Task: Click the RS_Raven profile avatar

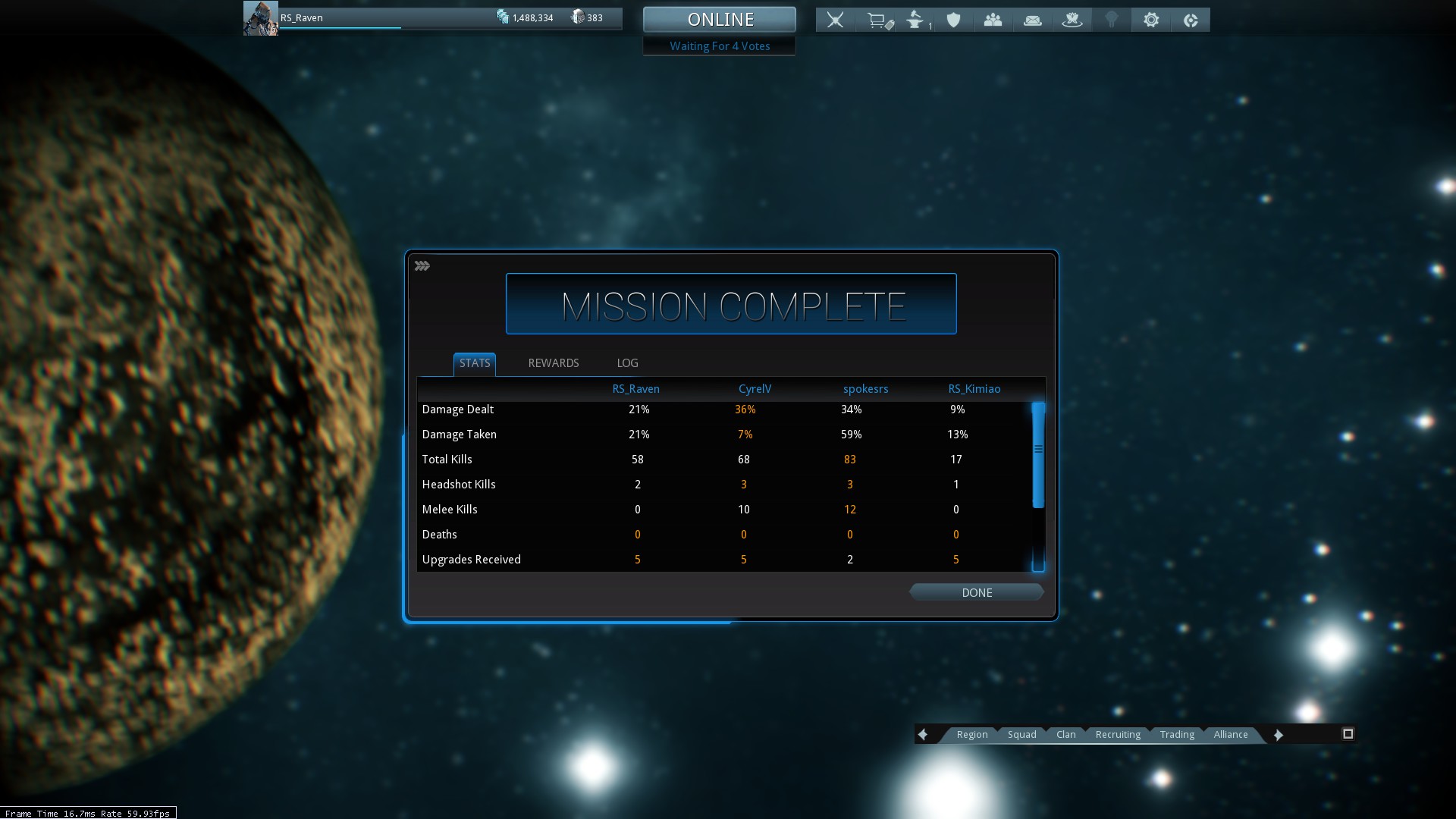Action: click(x=260, y=18)
